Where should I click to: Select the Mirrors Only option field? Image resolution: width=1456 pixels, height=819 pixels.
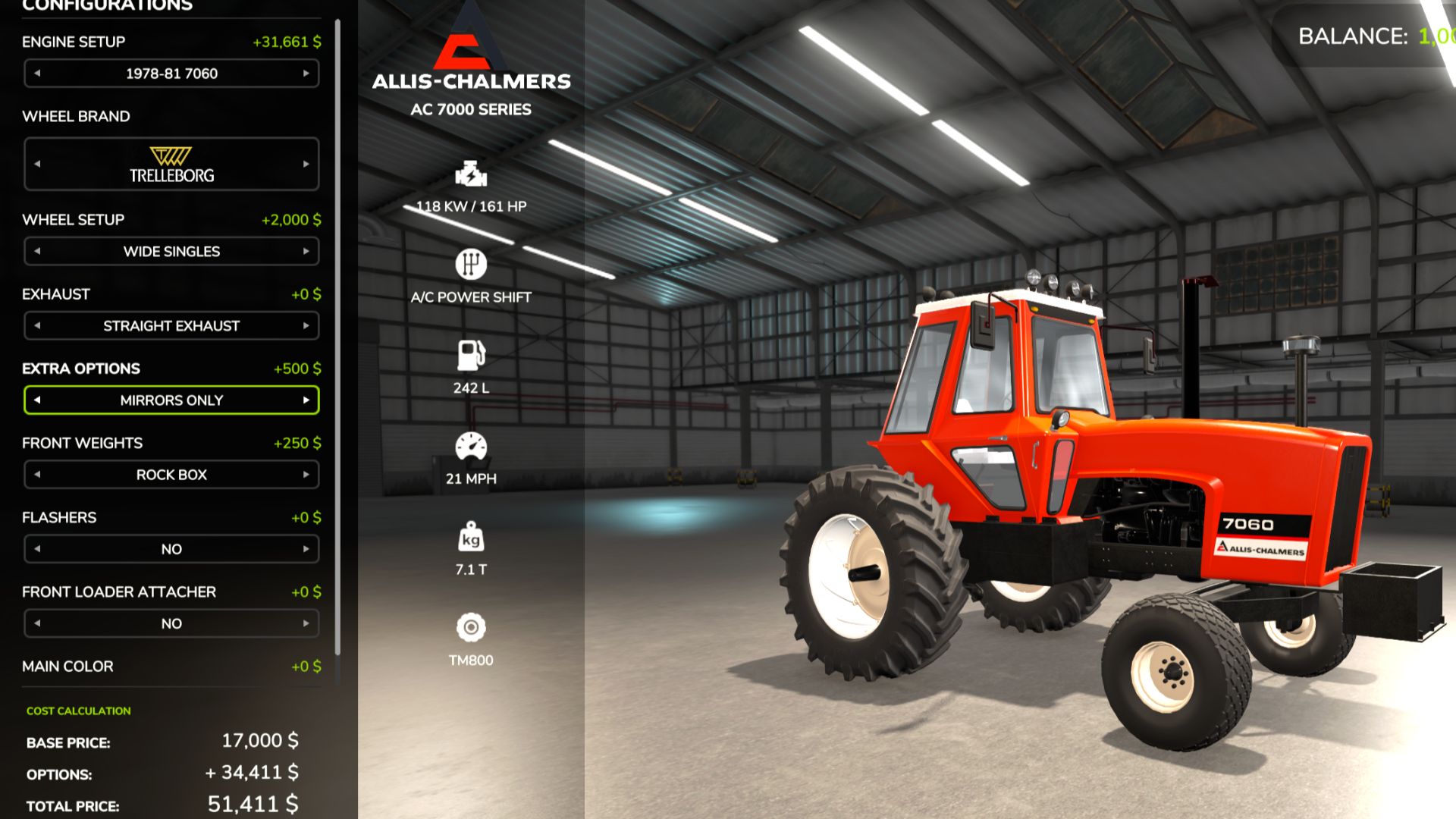click(x=171, y=400)
